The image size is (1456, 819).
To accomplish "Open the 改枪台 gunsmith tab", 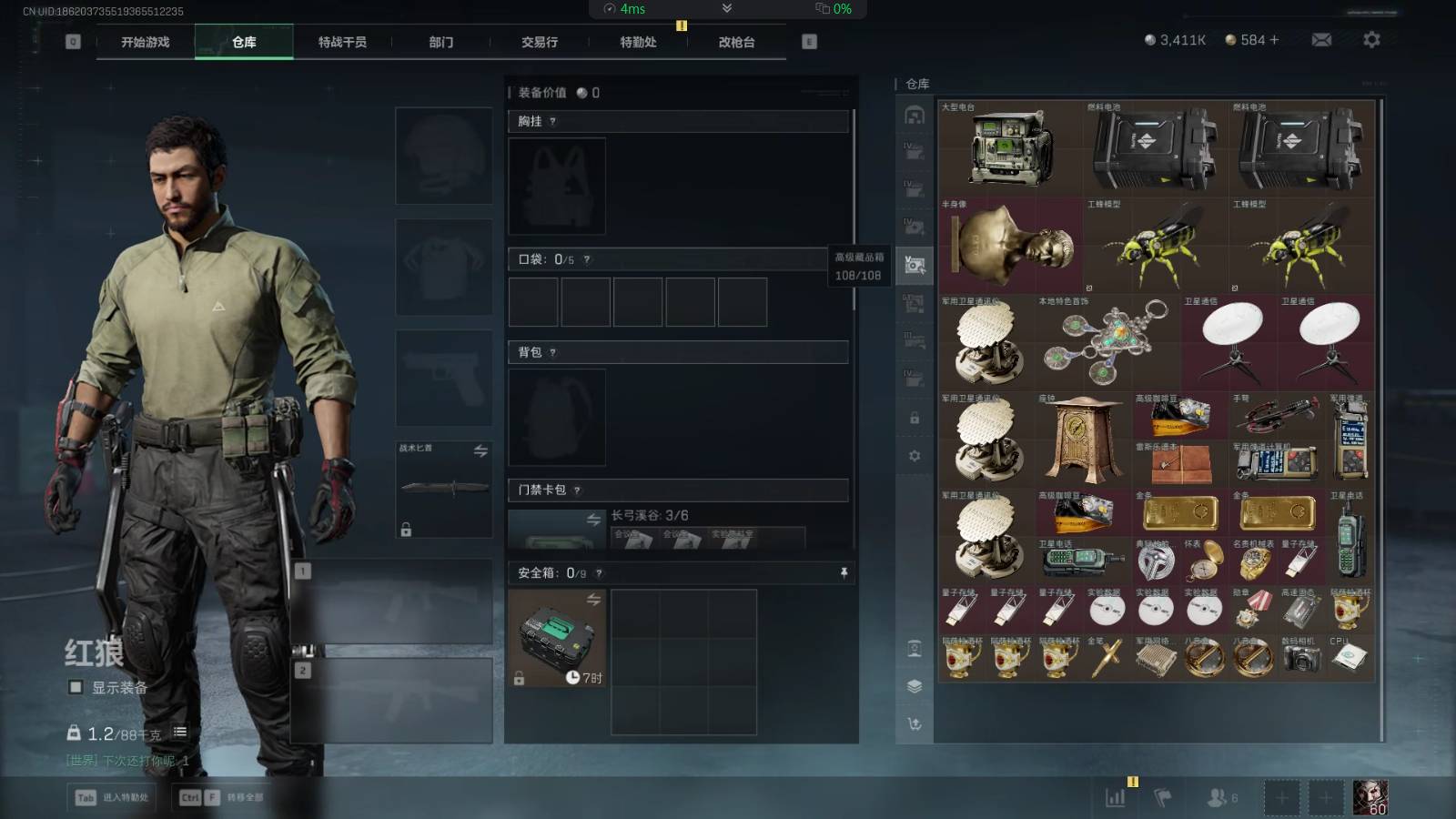I will point(736,42).
